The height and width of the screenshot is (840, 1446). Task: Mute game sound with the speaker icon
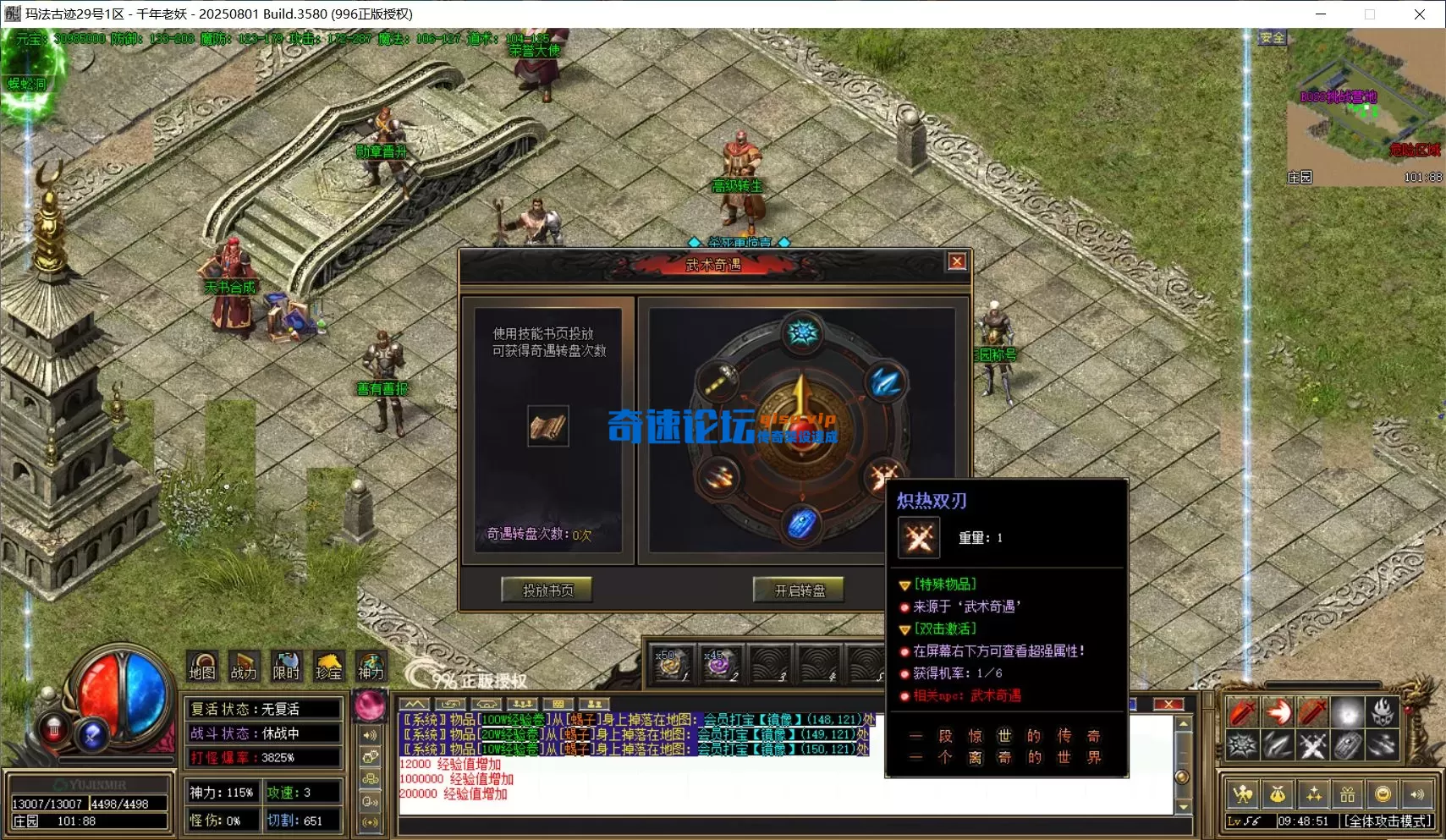[x=1418, y=793]
